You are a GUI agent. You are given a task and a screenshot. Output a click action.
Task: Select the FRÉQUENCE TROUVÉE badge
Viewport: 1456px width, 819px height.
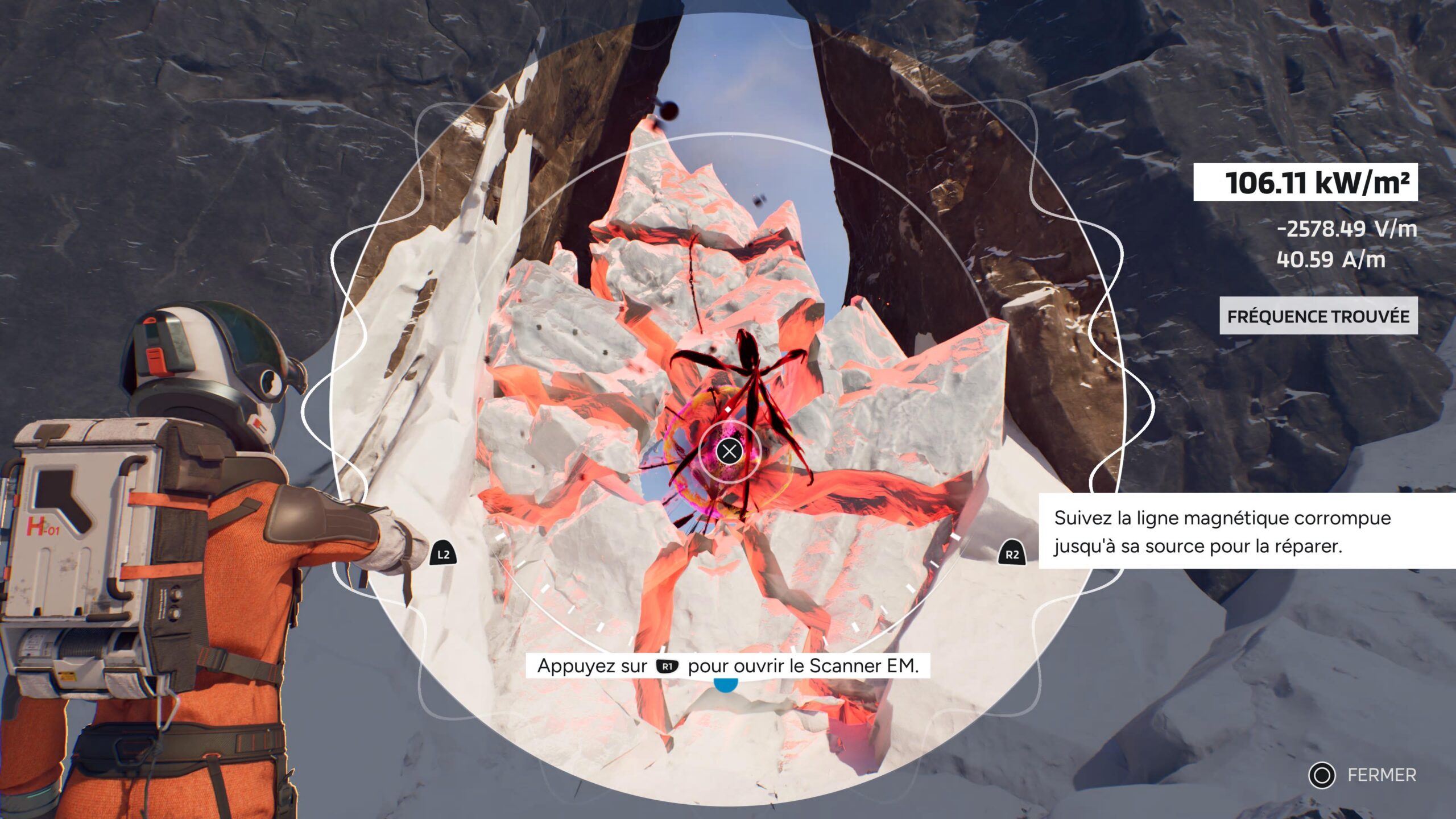[1318, 316]
